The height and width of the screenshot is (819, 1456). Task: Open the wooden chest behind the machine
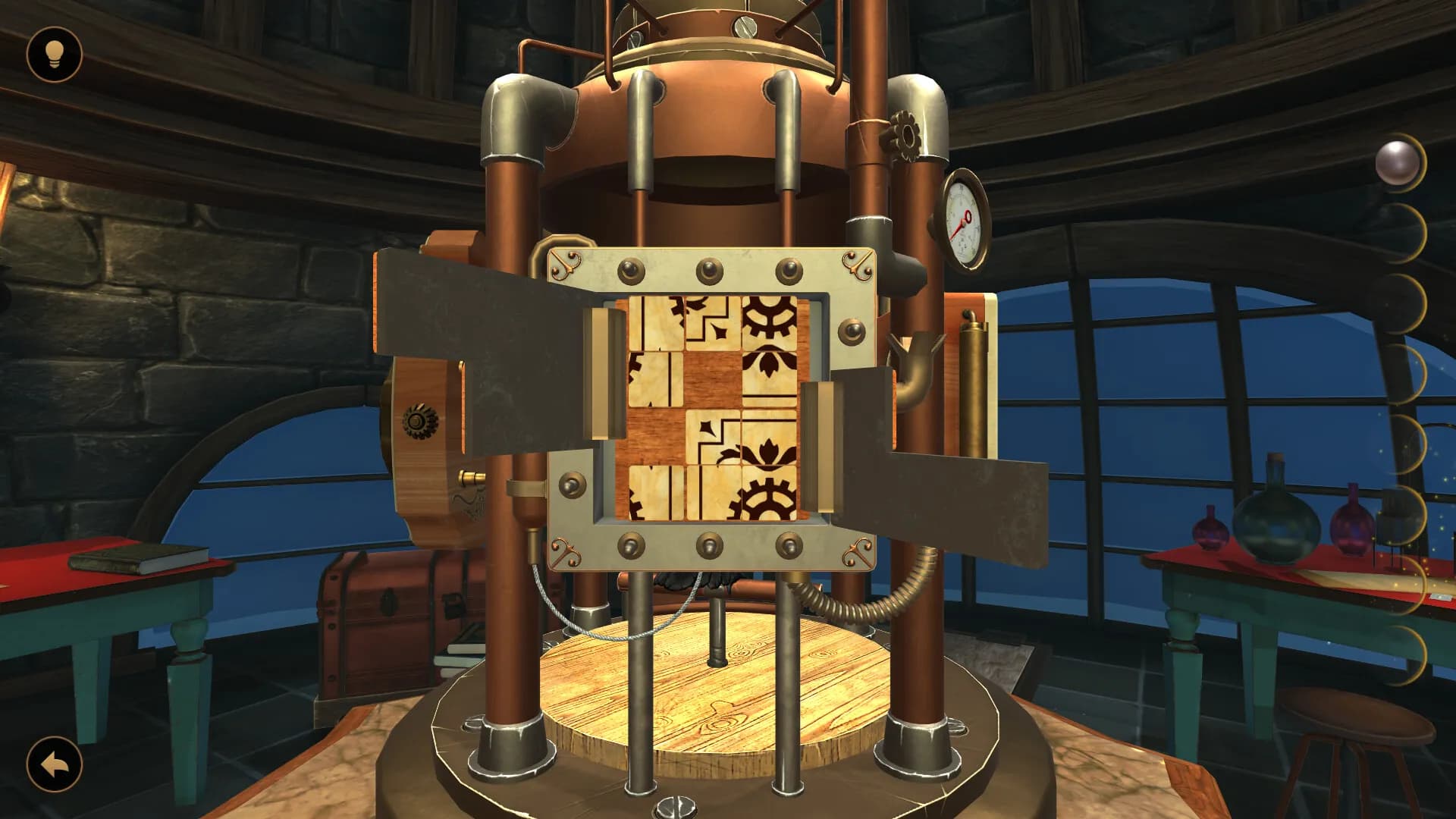pyautogui.click(x=387, y=607)
